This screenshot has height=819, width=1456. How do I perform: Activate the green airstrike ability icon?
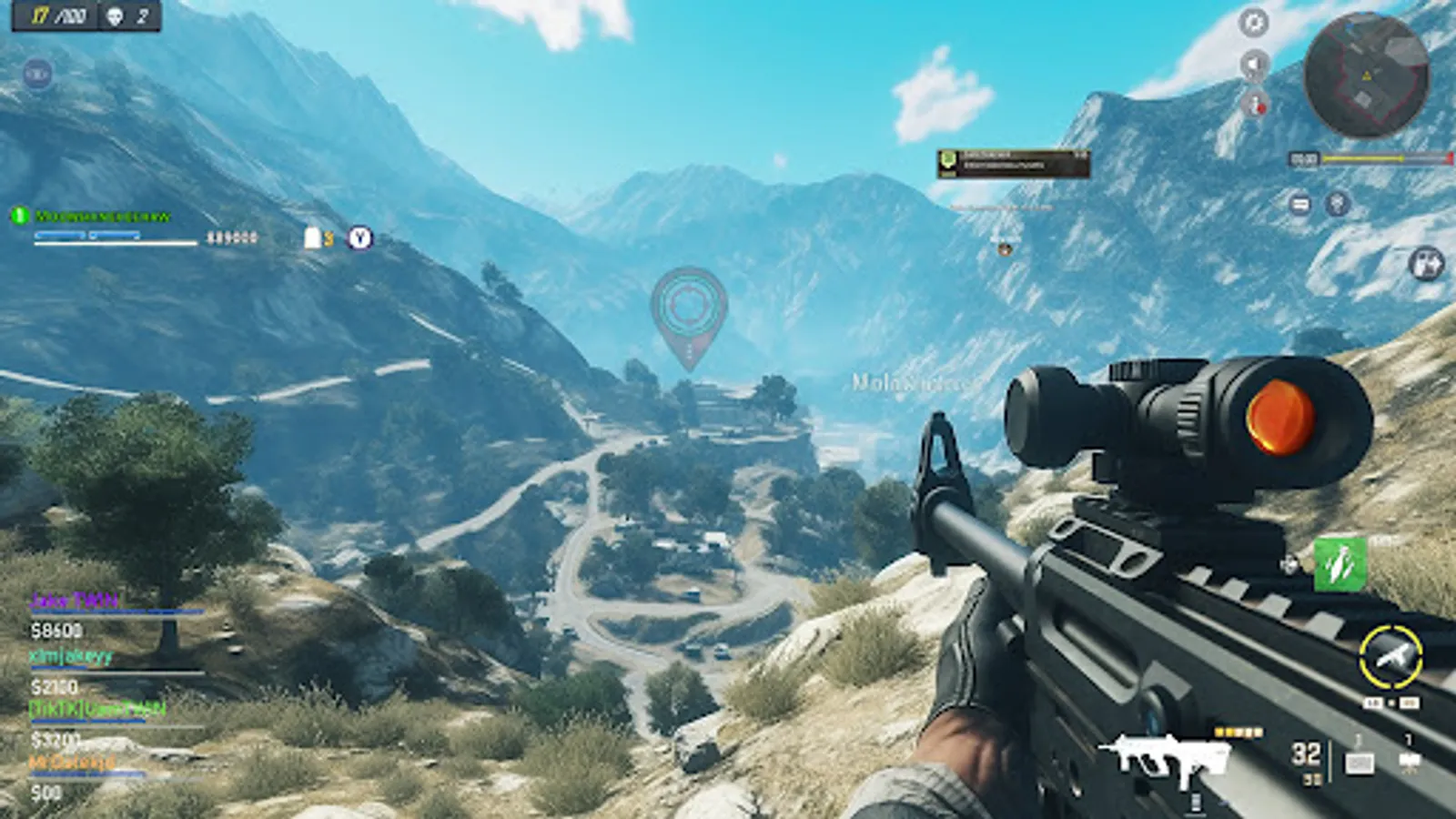coord(1340,564)
